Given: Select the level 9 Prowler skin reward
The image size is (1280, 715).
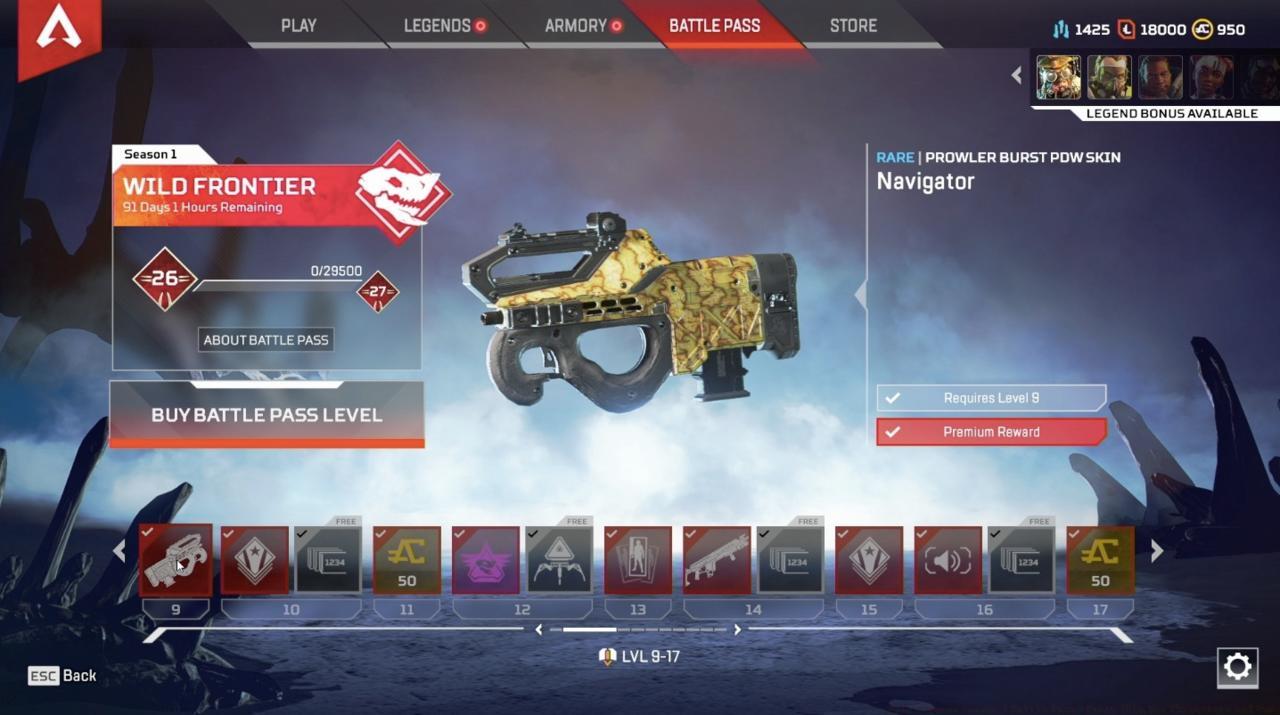Looking at the screenshot, I should tap(176, 560).
